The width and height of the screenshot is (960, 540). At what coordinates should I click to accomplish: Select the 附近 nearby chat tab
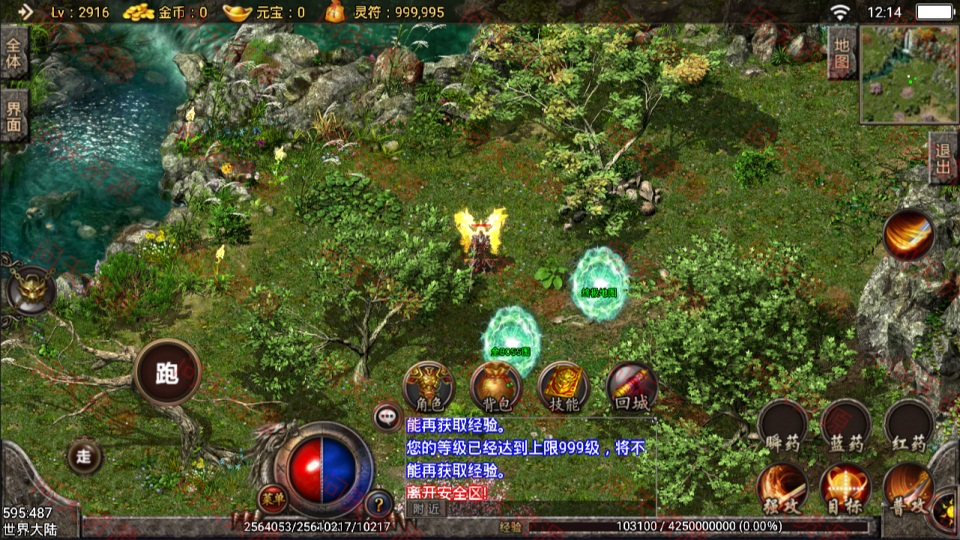pos(426,508)
